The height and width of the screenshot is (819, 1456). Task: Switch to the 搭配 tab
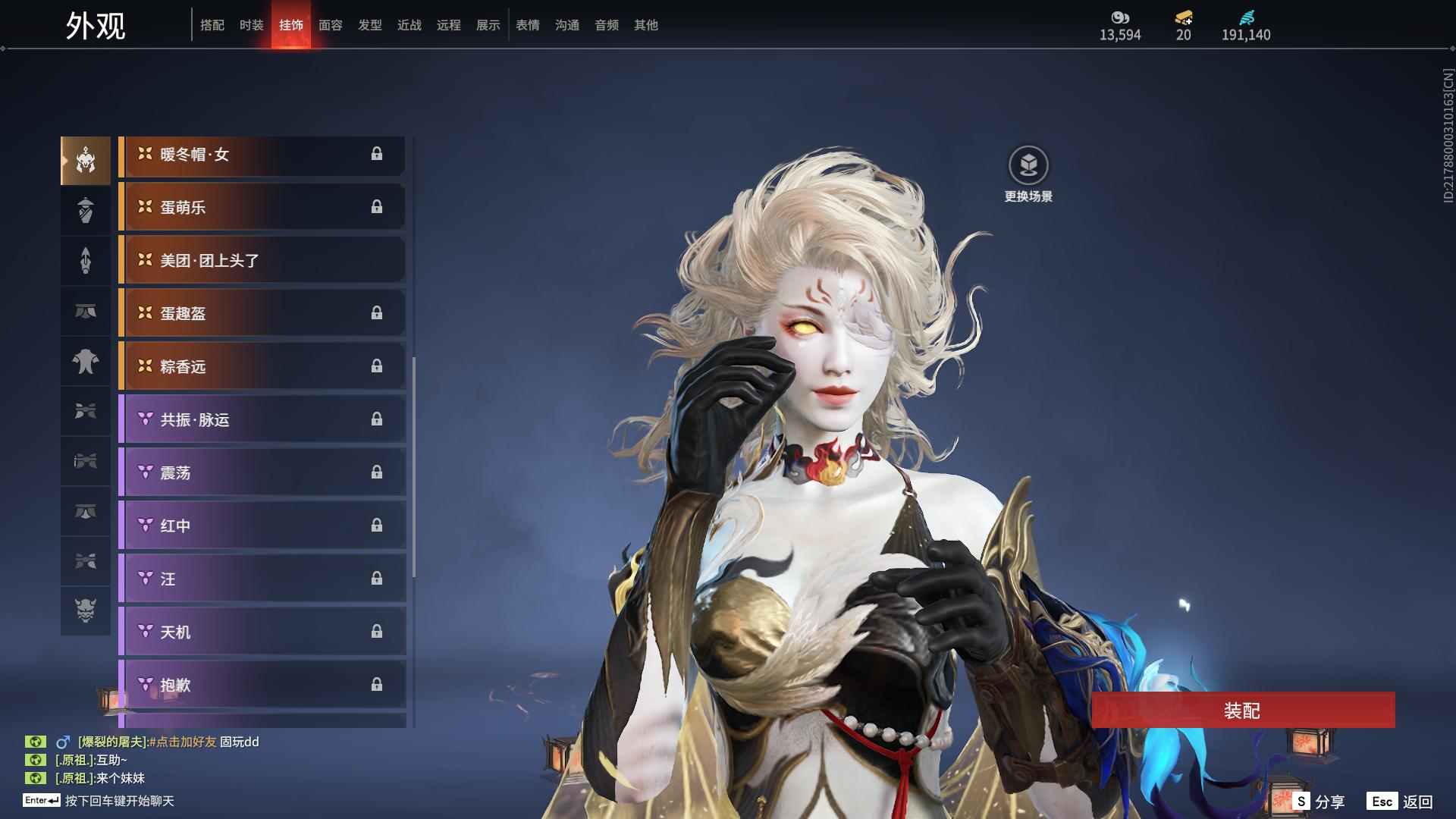pyautogui.click(x=212, y=25)
